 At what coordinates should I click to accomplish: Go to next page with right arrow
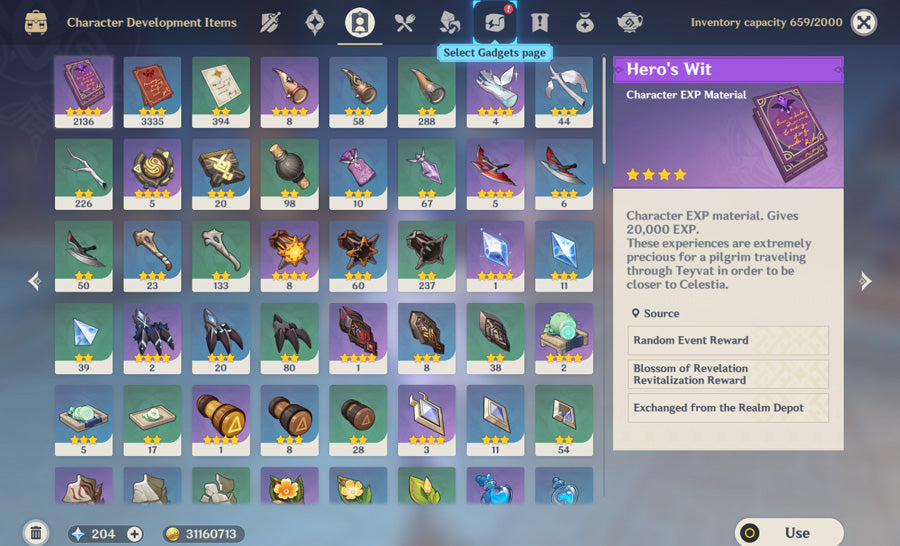[x=865, y=282]
